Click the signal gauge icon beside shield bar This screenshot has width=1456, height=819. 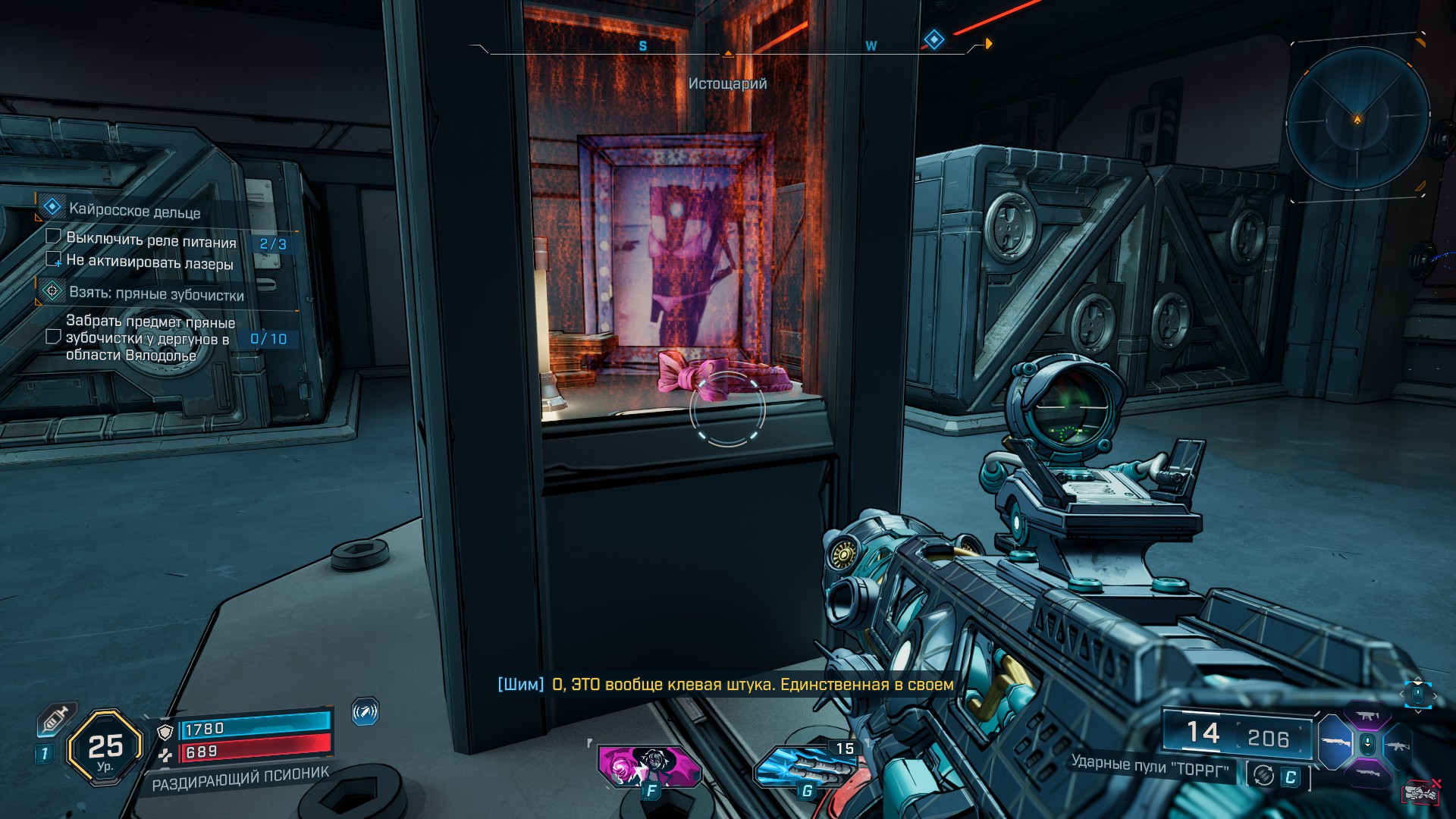click(365, 712)
